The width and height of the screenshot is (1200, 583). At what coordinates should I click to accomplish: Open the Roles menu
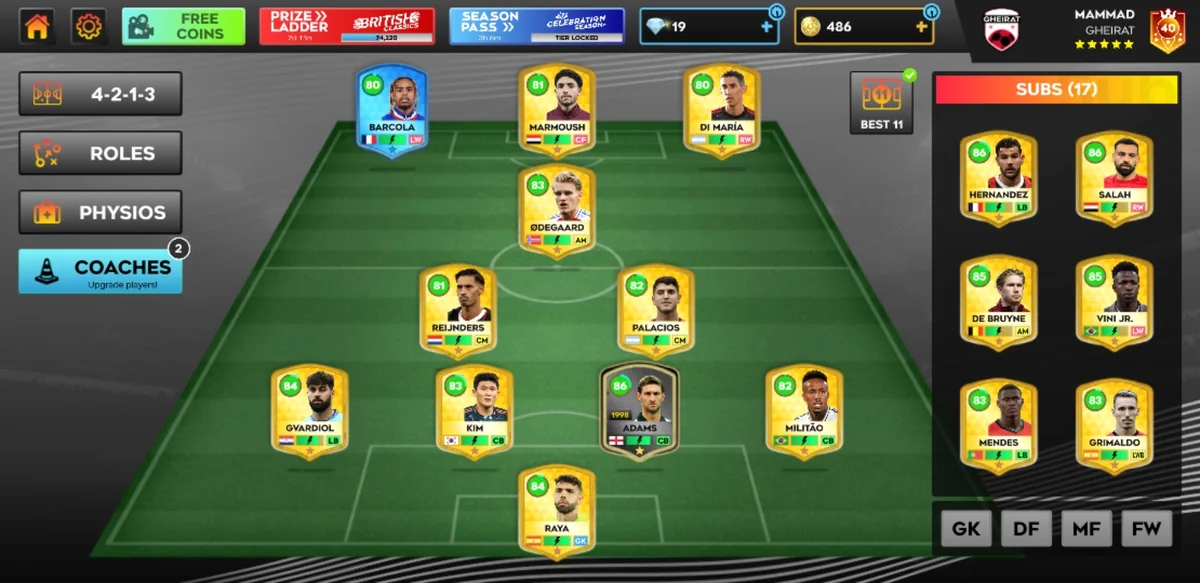point(100,154)
